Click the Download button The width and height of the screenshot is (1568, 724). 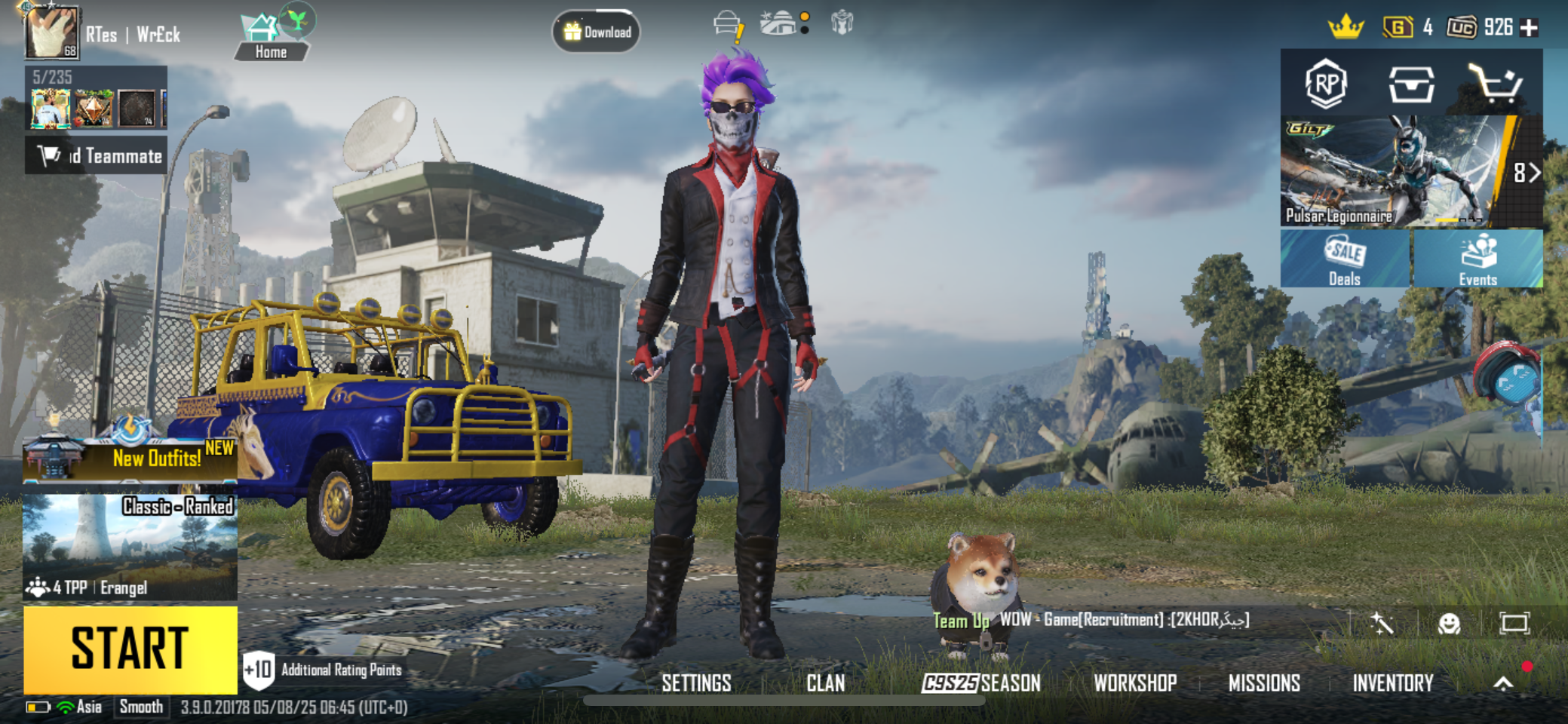tap(597, 32)
